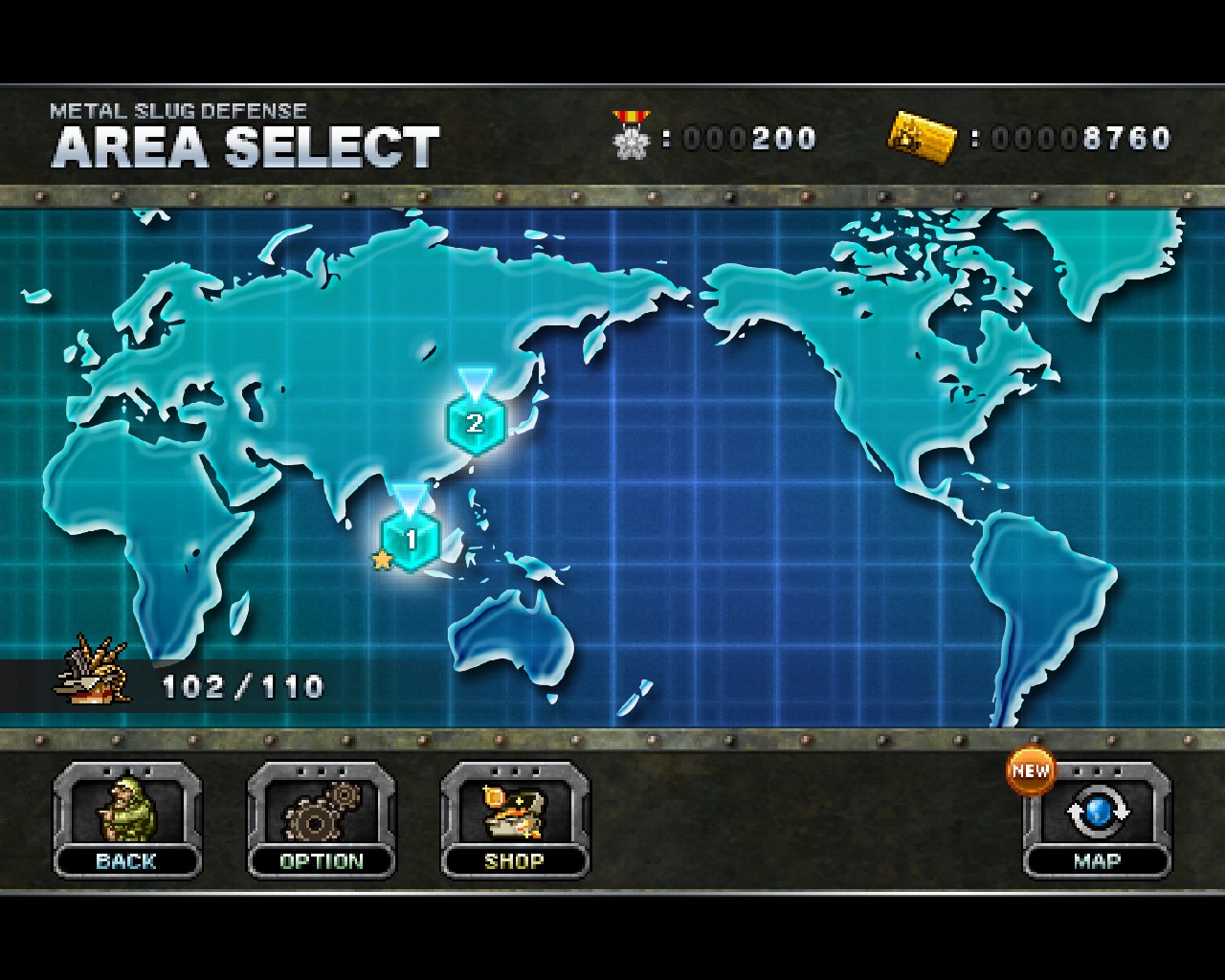Click the NEW badge on the Map button
The height and width of the screenshot is (980, 1225).
pyautogui.click(x=1029, y=768)
